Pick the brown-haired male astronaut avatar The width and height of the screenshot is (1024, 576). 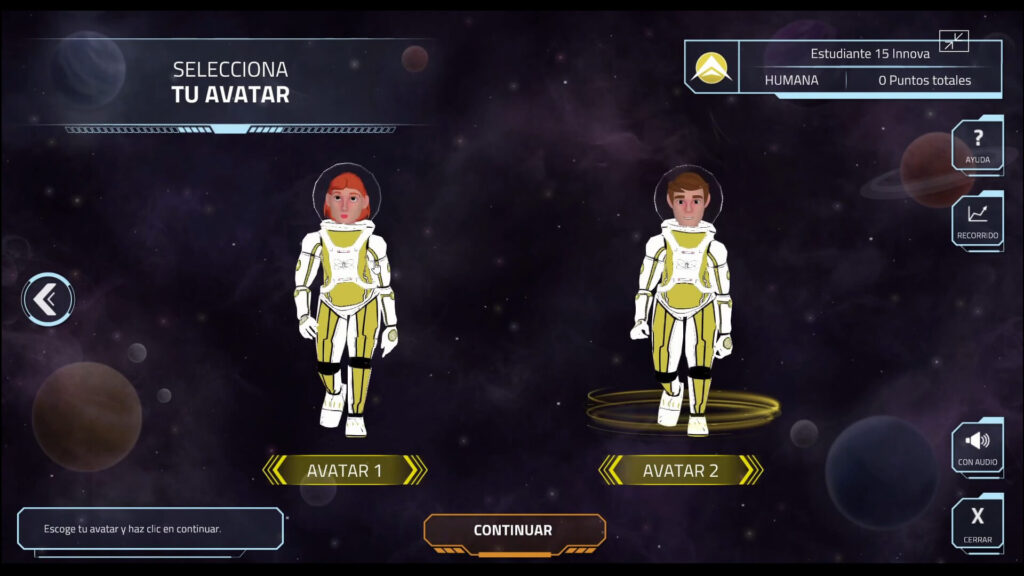coord(685,300)
